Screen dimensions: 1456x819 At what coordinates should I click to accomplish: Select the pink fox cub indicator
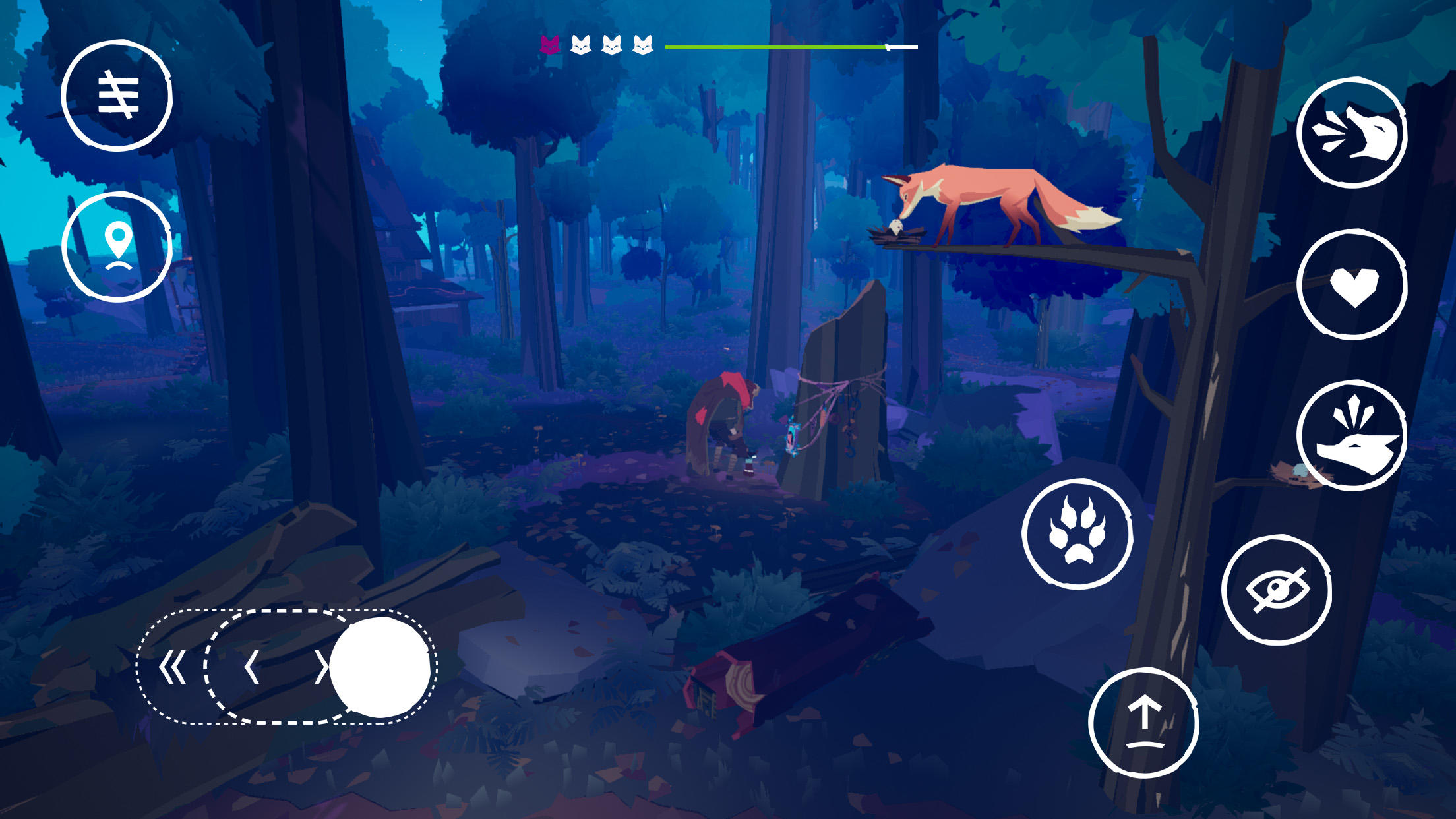(551, 45)
